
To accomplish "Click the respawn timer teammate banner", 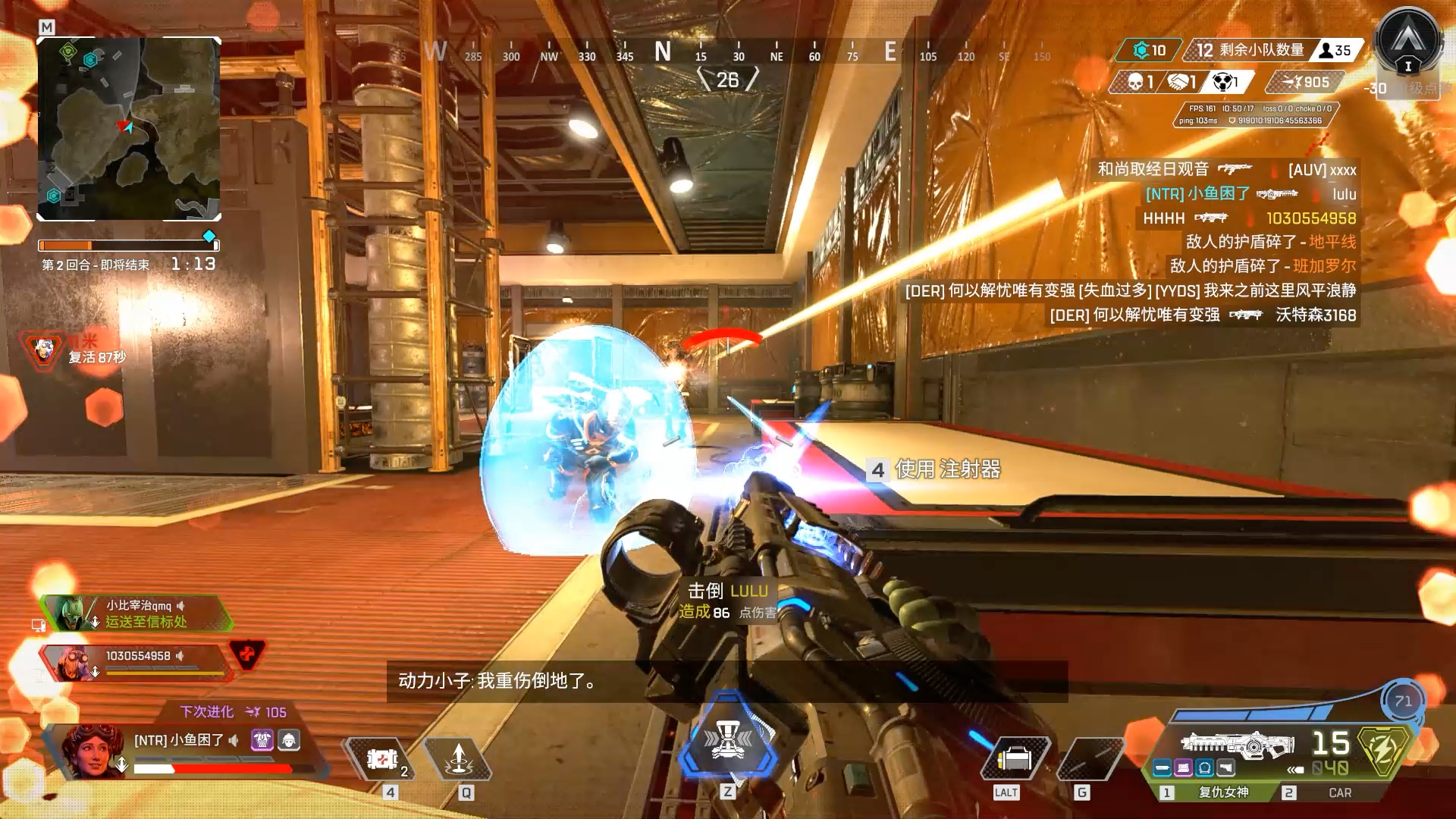I will pyautogui.click(x=76, y=350).
